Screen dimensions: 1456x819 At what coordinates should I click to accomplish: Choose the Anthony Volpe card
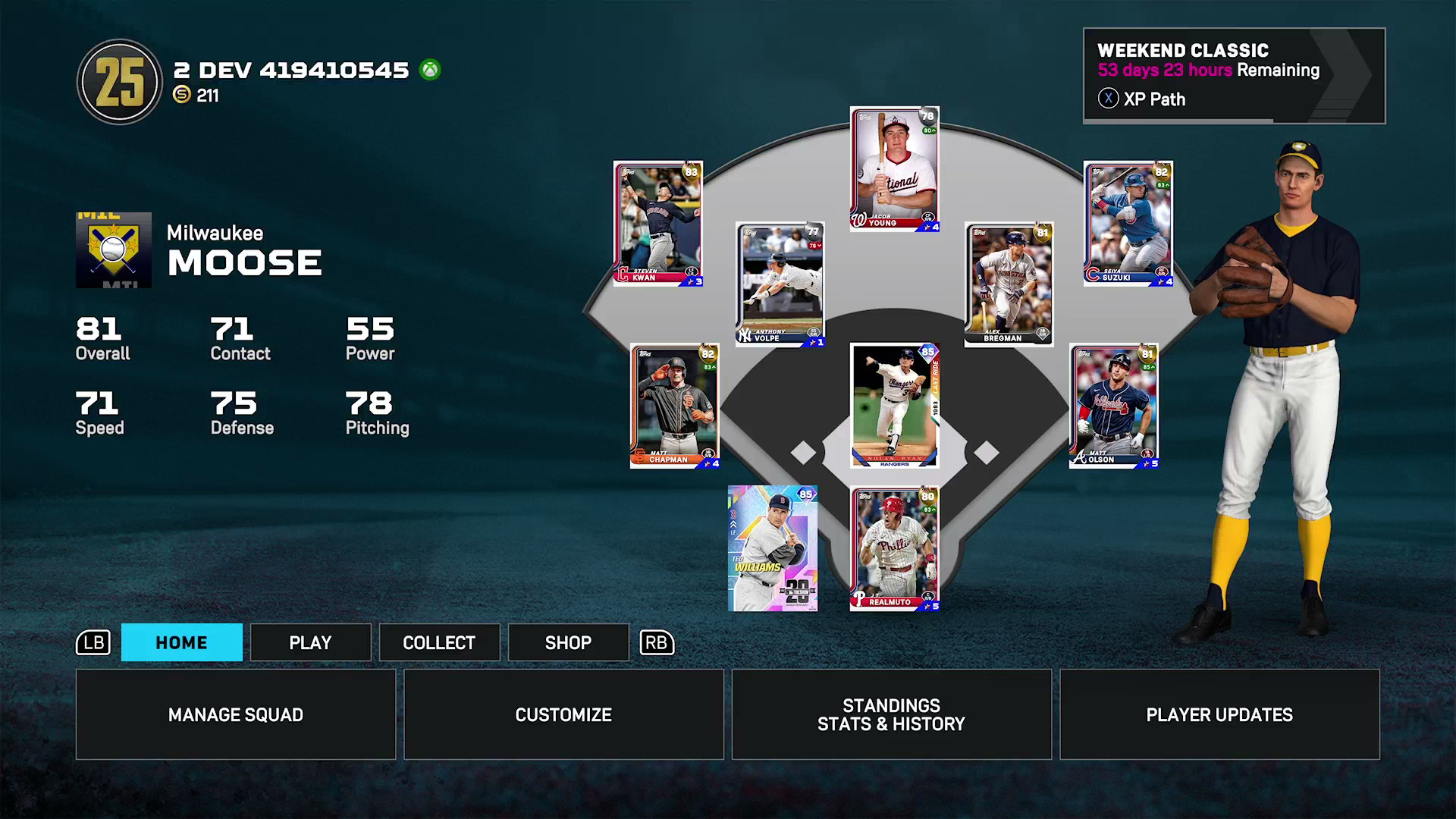click(780, 284)
